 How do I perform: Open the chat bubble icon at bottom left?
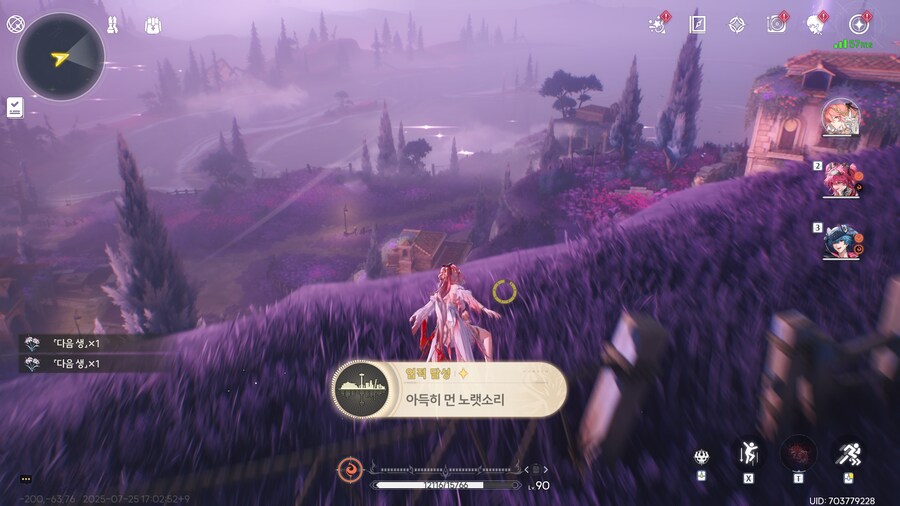coord(25,479)
